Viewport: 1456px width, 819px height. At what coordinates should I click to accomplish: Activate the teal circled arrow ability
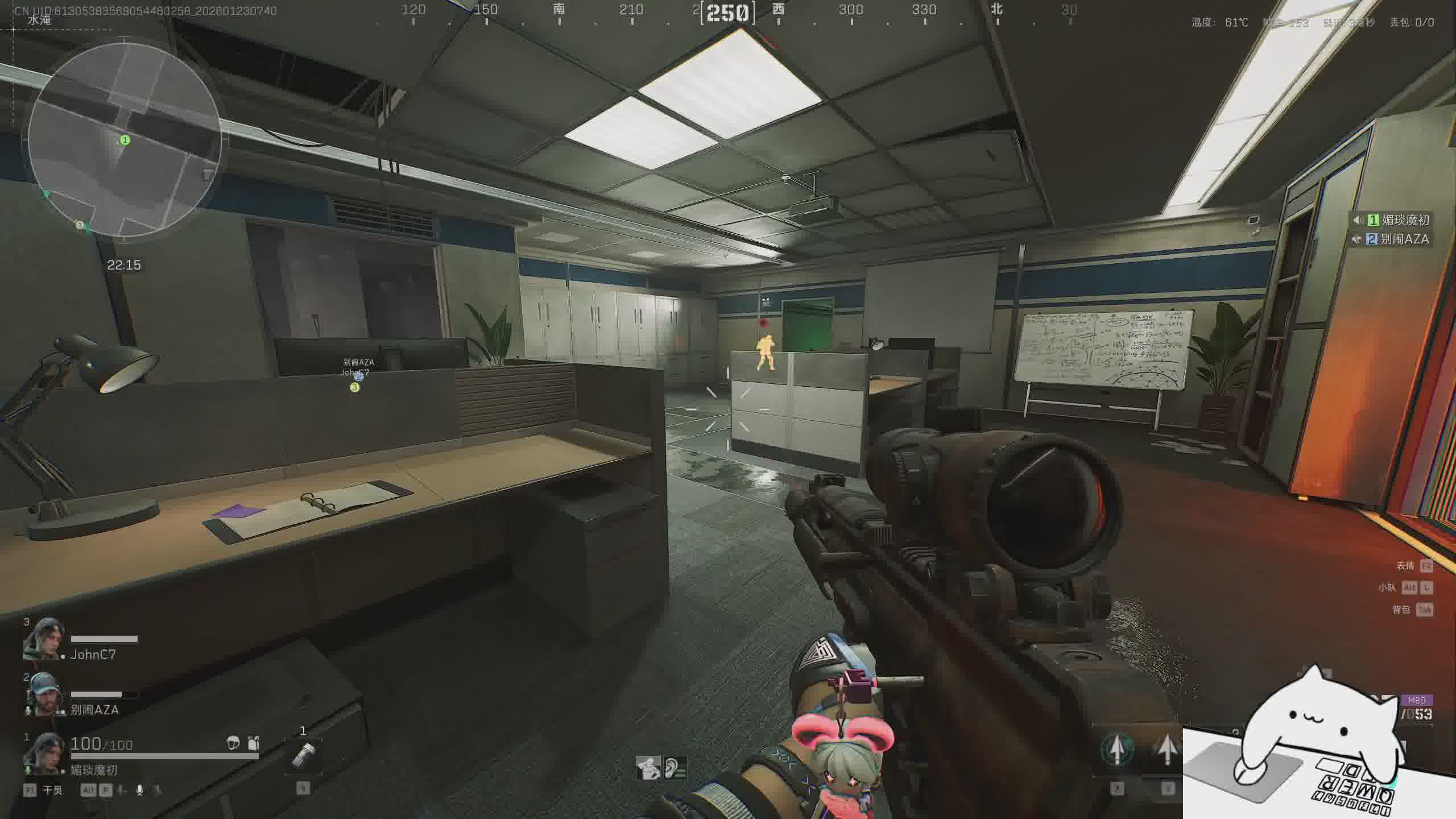pos(1116,750)
